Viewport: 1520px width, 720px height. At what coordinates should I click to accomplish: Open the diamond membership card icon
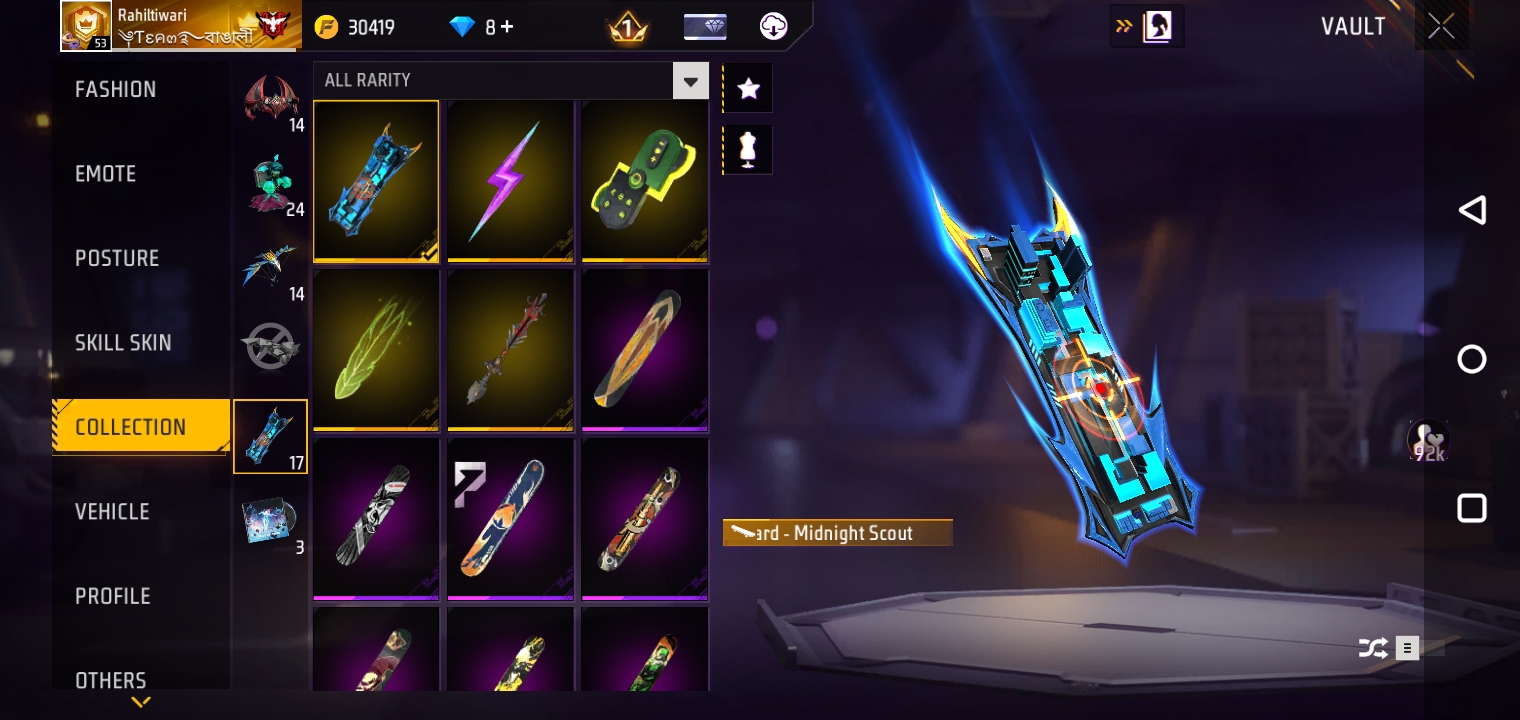(705, 27)
